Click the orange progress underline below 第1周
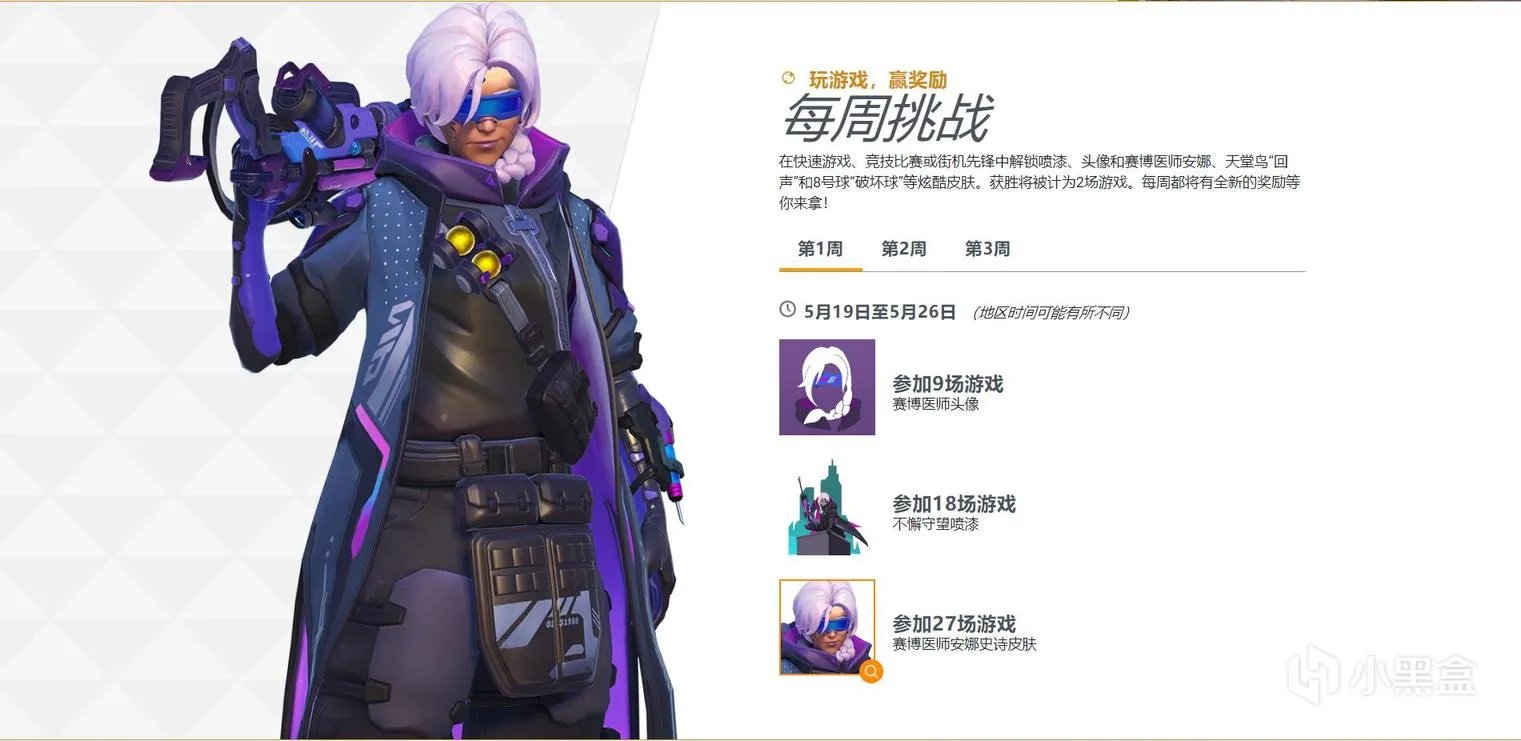The width and height of the screenshot is (1521, 741). point(819,270)
